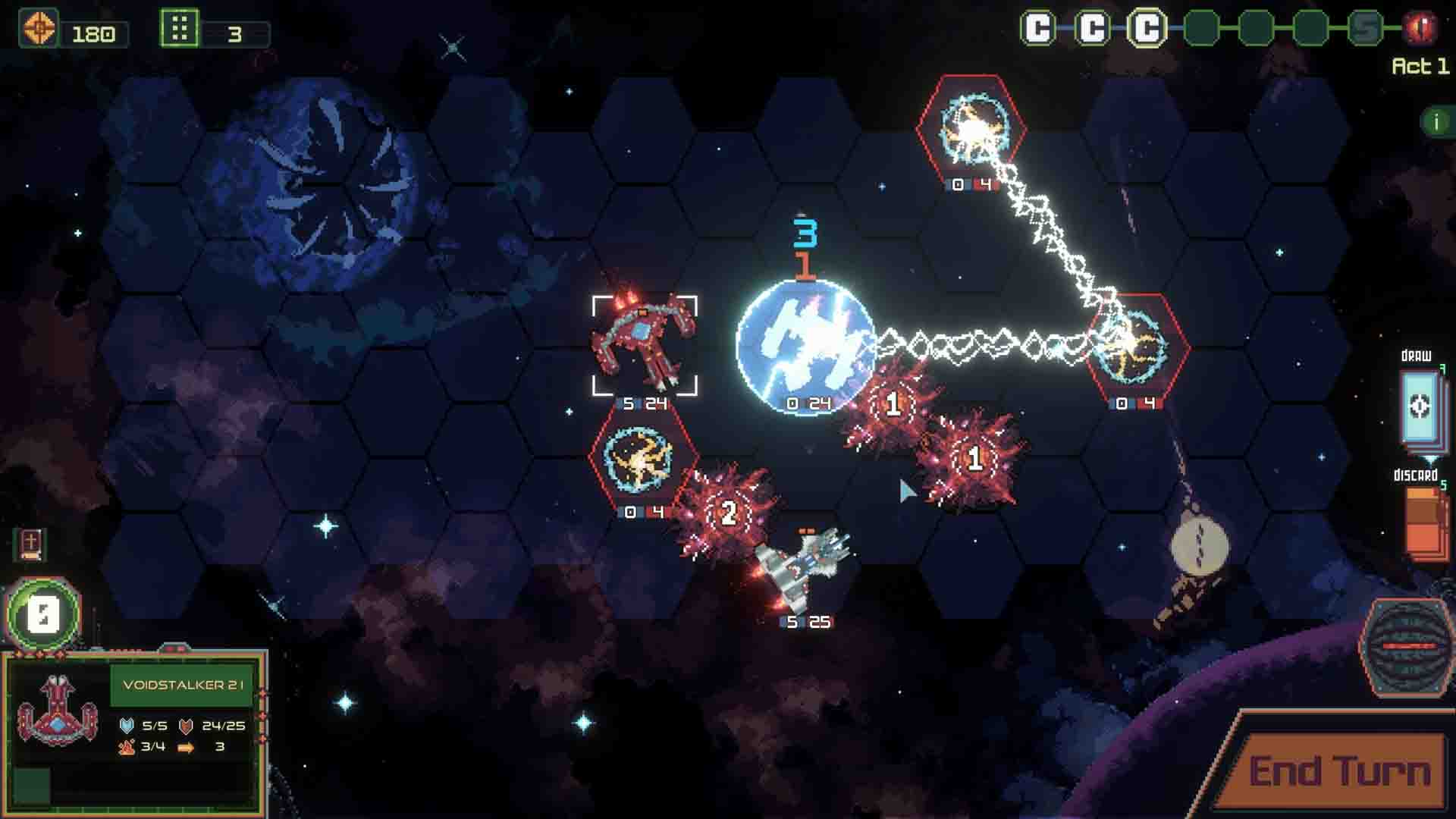Image resolution: width=1456 pixels, height=819 pixels.
Task: Click the 'i' info button
Action: pos(1435,120)
